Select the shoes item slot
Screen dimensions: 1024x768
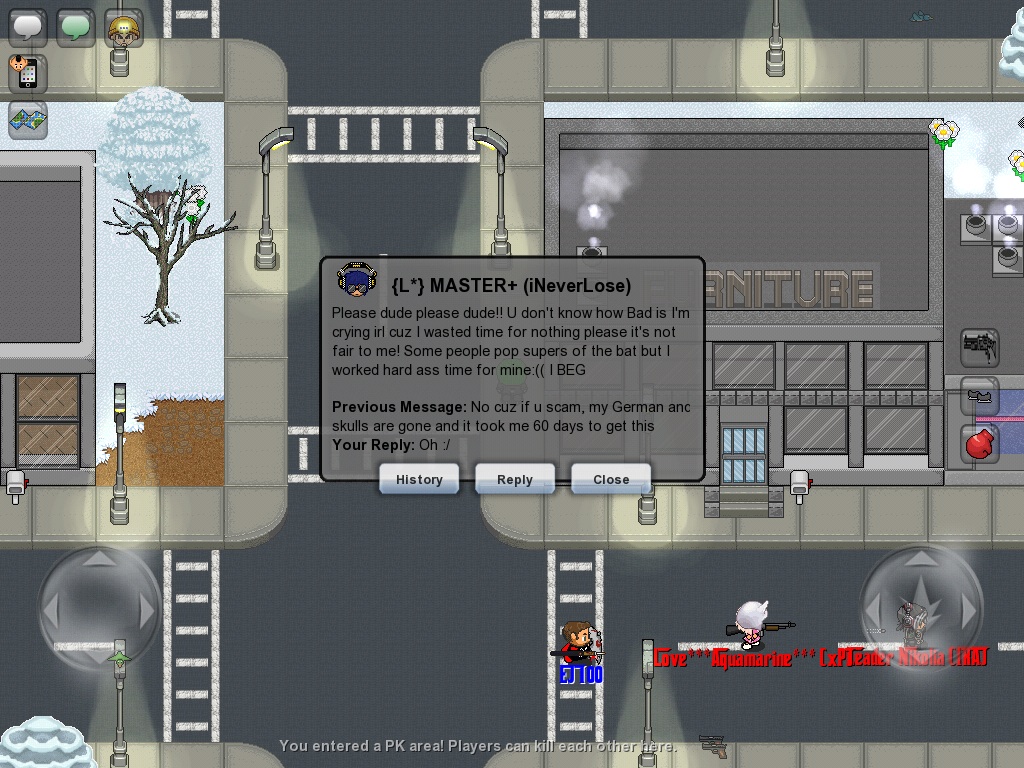pyautogui.click(x=981, y=396)
